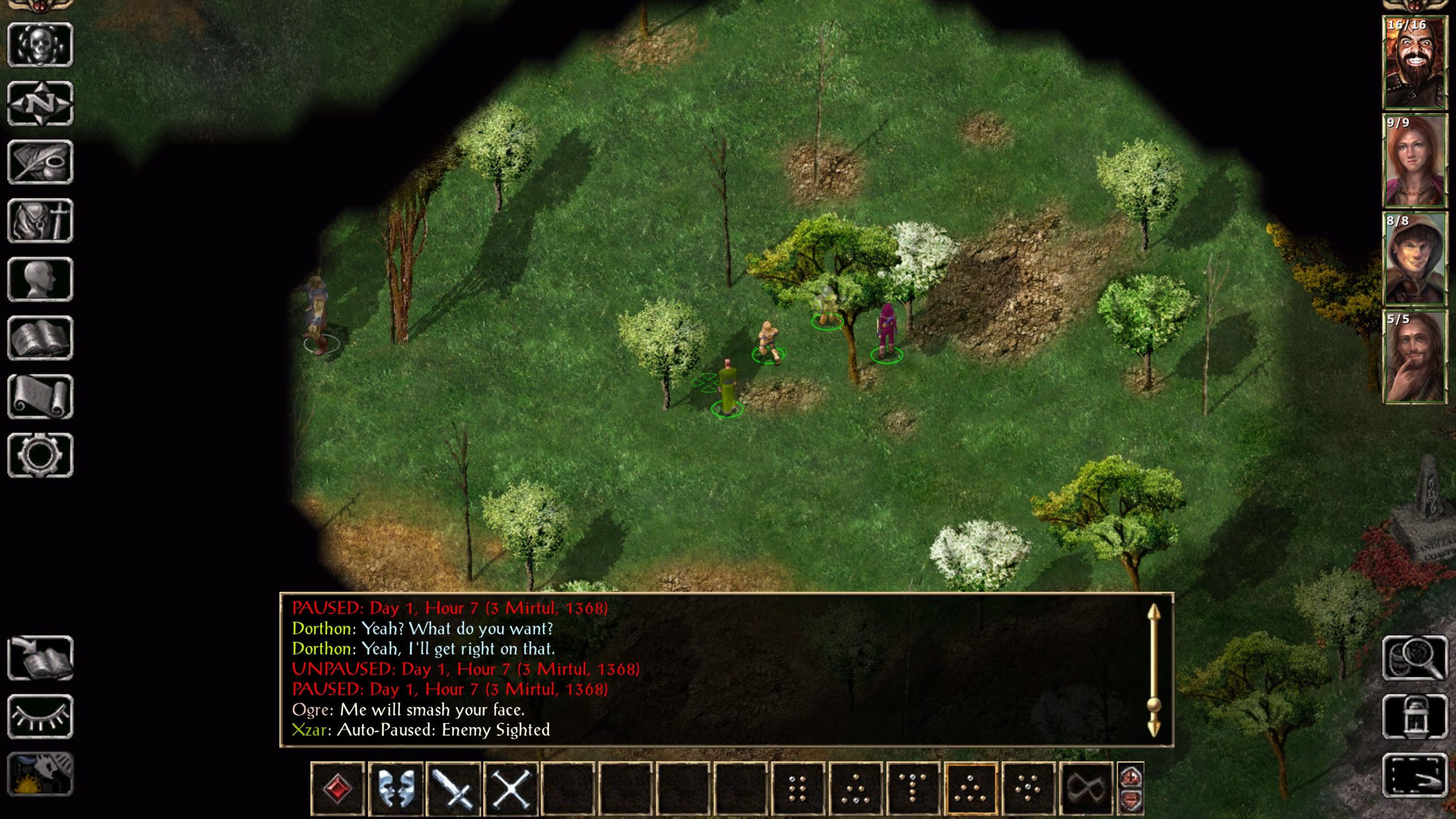
Task: Choose the T-shaped party formation
Action: coord(913,789)
